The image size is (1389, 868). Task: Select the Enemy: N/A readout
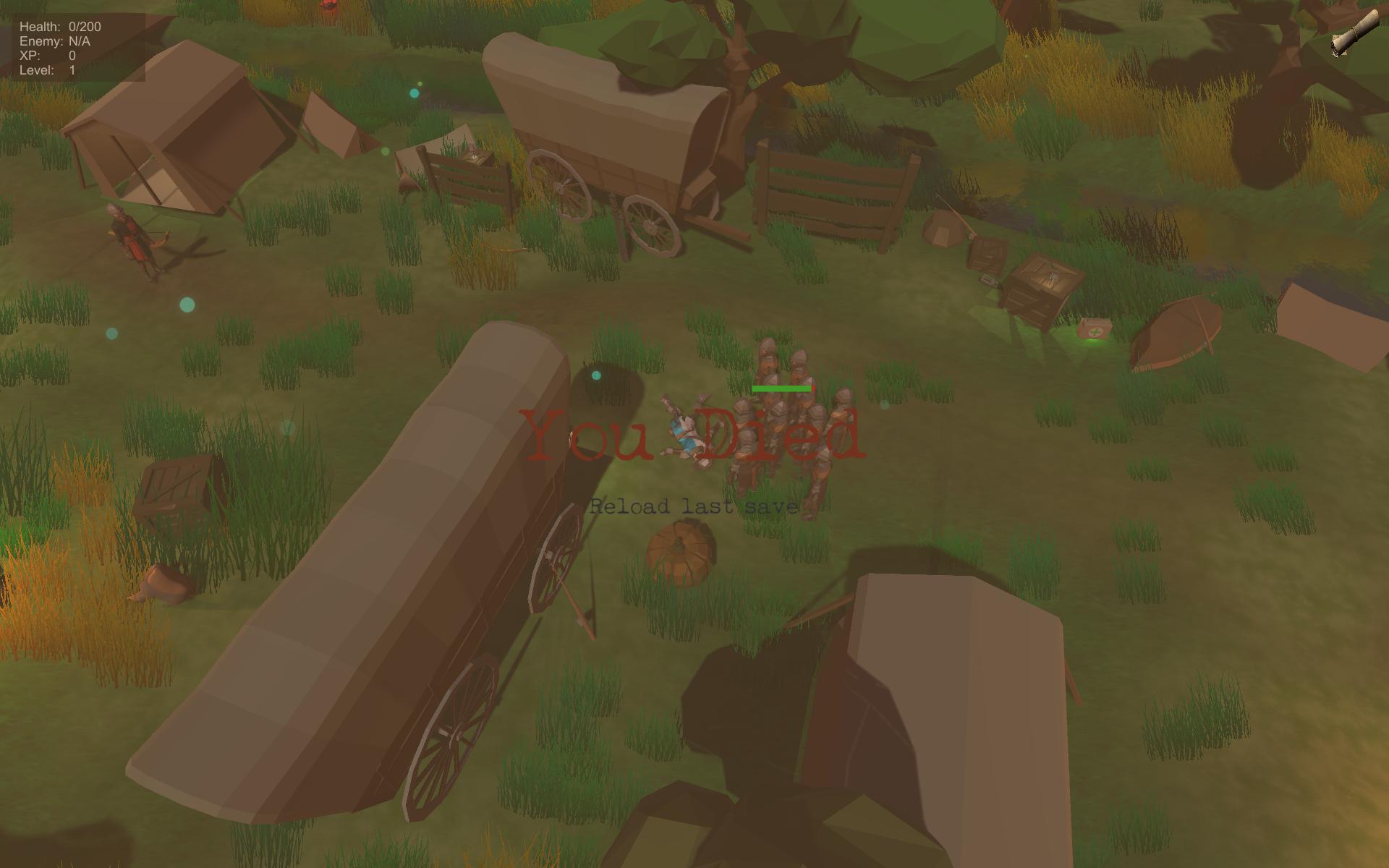tap(56, 41)
